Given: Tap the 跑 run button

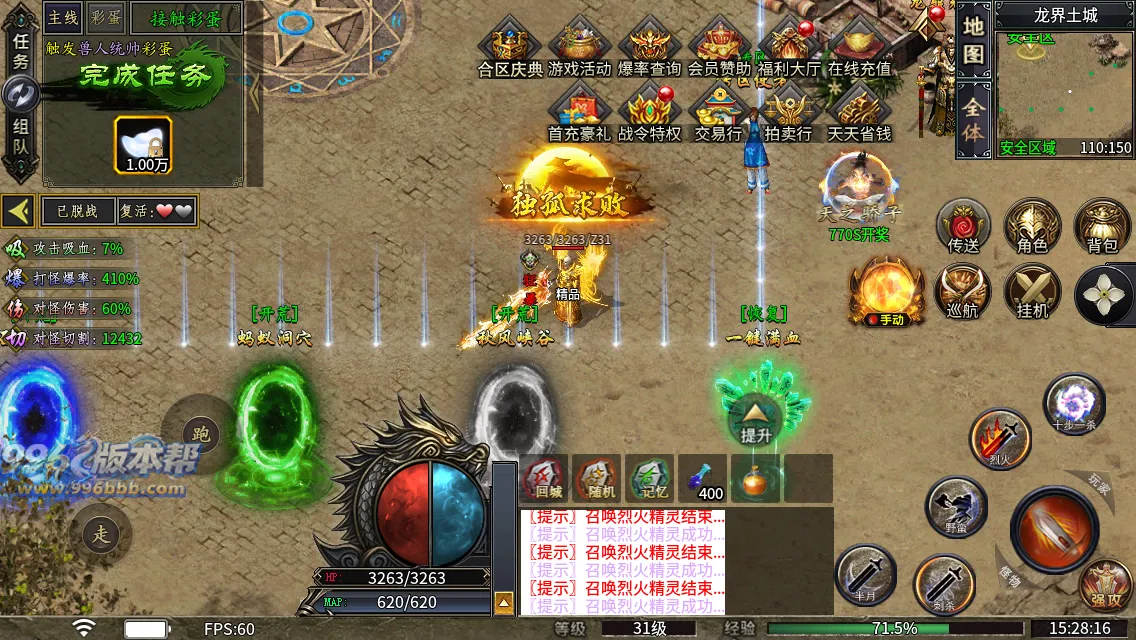Looking at the screenshot, I should pos(201,433).
